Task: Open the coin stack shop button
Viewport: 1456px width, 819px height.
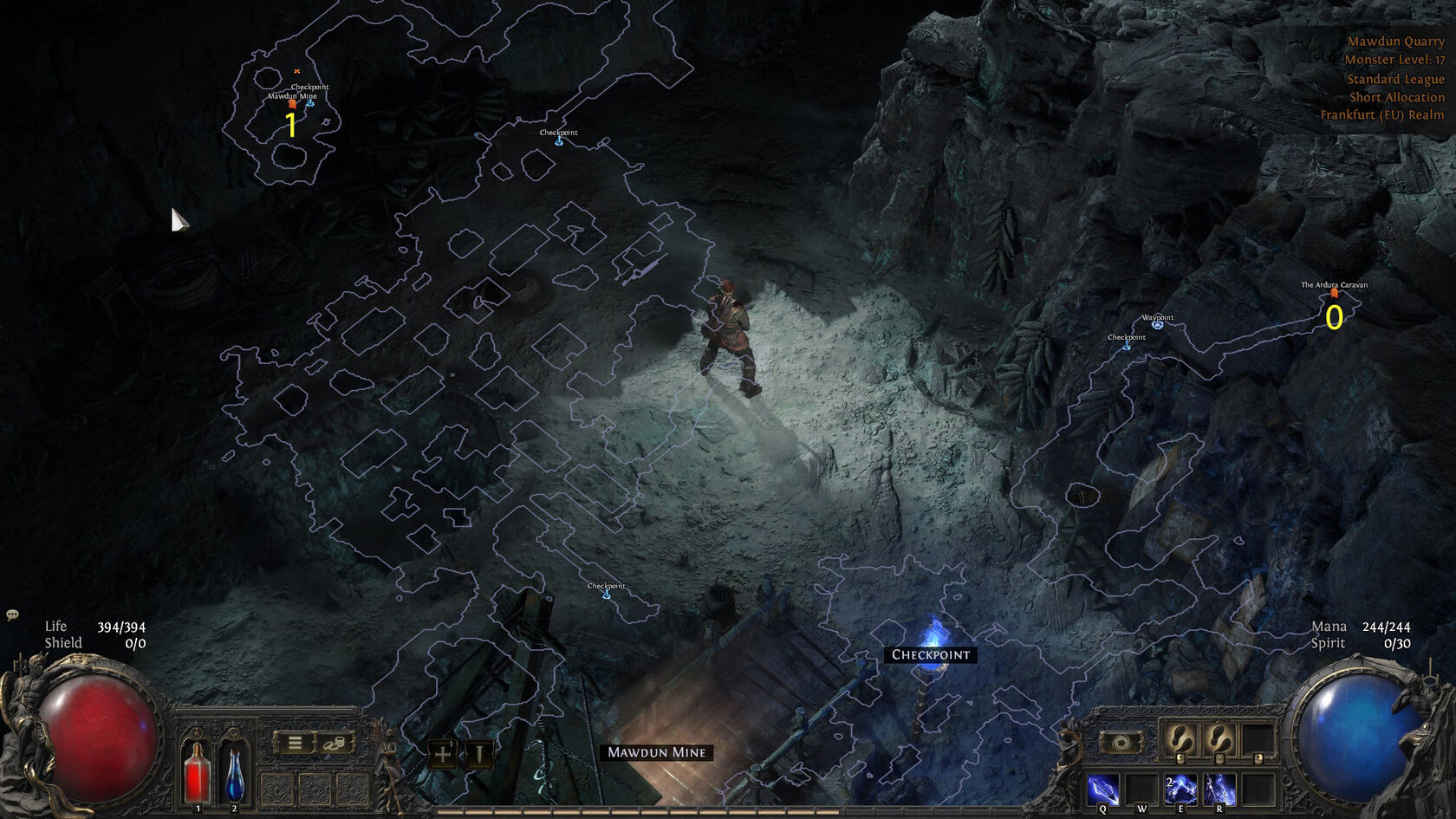Action: pos(334,743)
